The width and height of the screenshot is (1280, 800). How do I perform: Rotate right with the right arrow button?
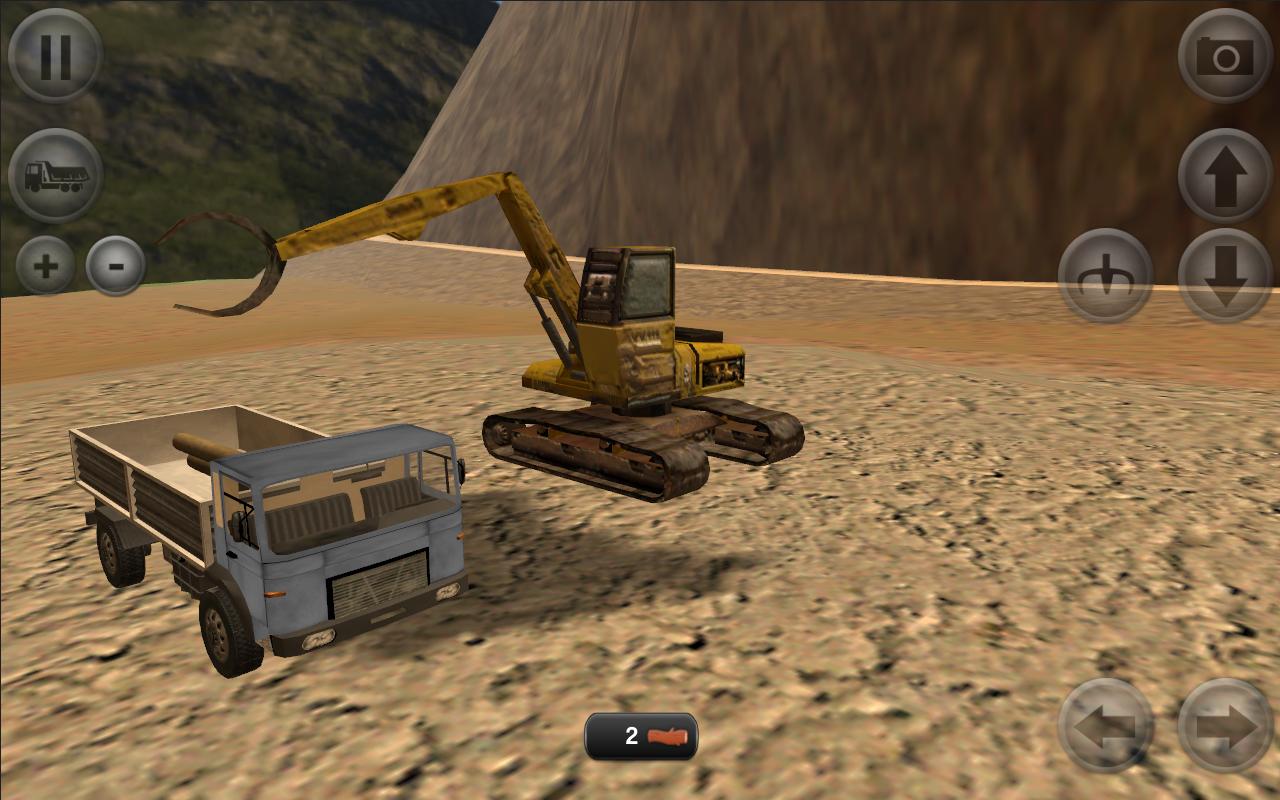[1225, 725]
